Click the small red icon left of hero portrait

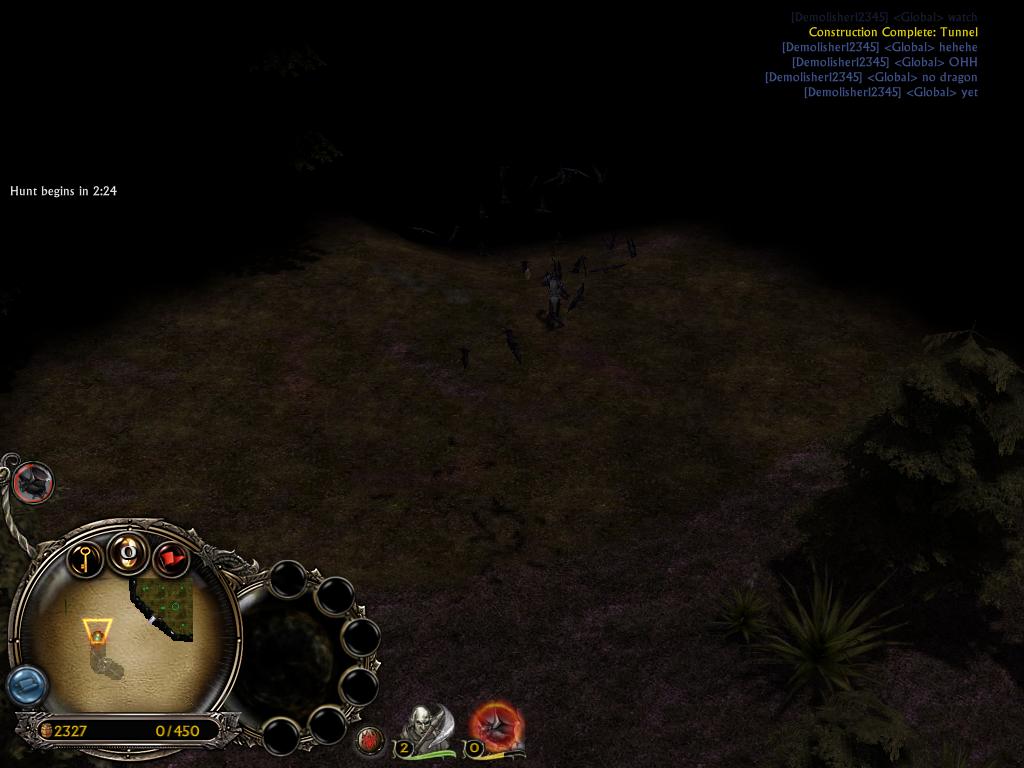pyautogui.click(x=369, y=741)
